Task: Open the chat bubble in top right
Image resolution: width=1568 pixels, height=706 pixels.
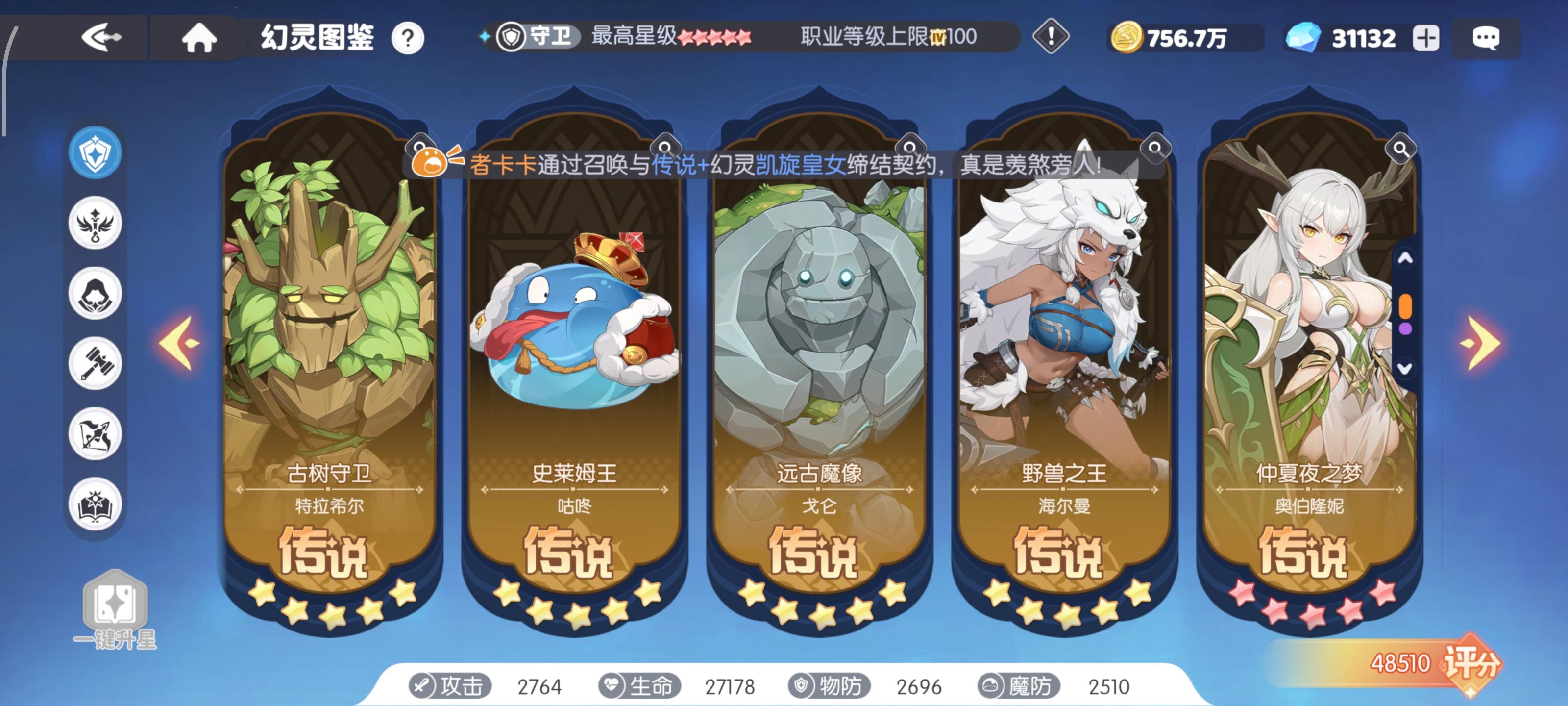Action: click(1487, 38)
